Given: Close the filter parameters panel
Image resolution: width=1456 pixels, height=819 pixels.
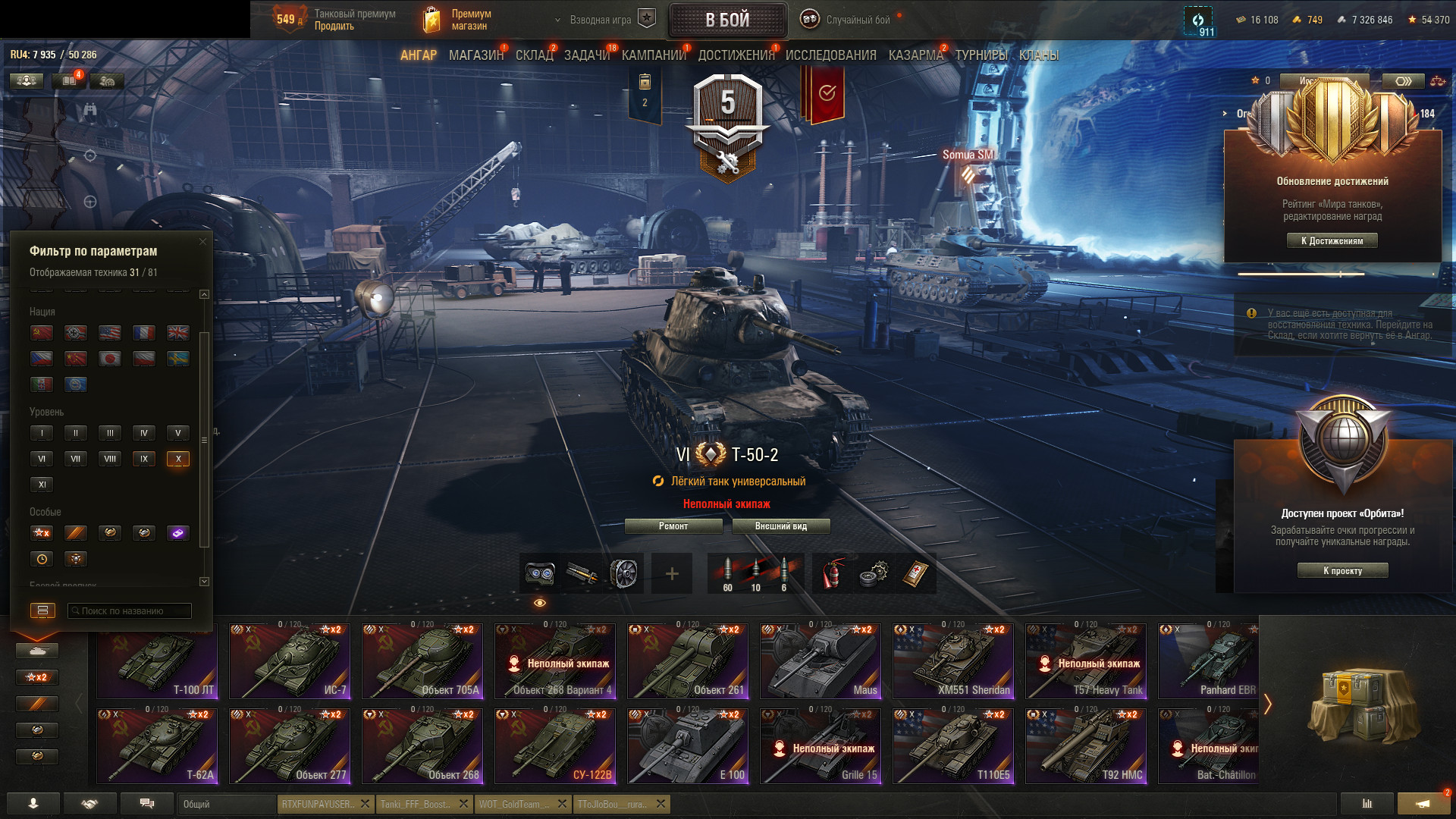Looking at the screenshot, I should (x=202, y=242).
